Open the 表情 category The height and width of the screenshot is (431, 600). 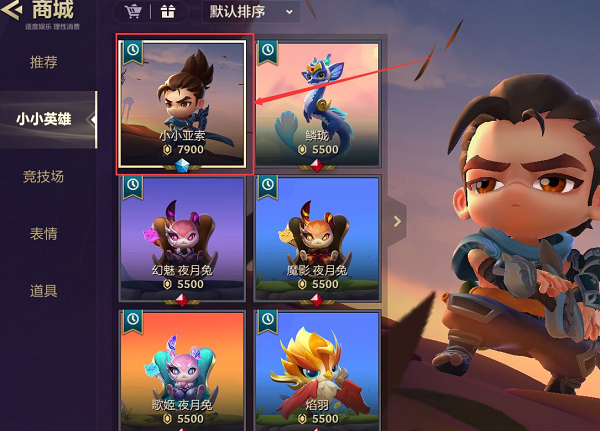(44, 234)
